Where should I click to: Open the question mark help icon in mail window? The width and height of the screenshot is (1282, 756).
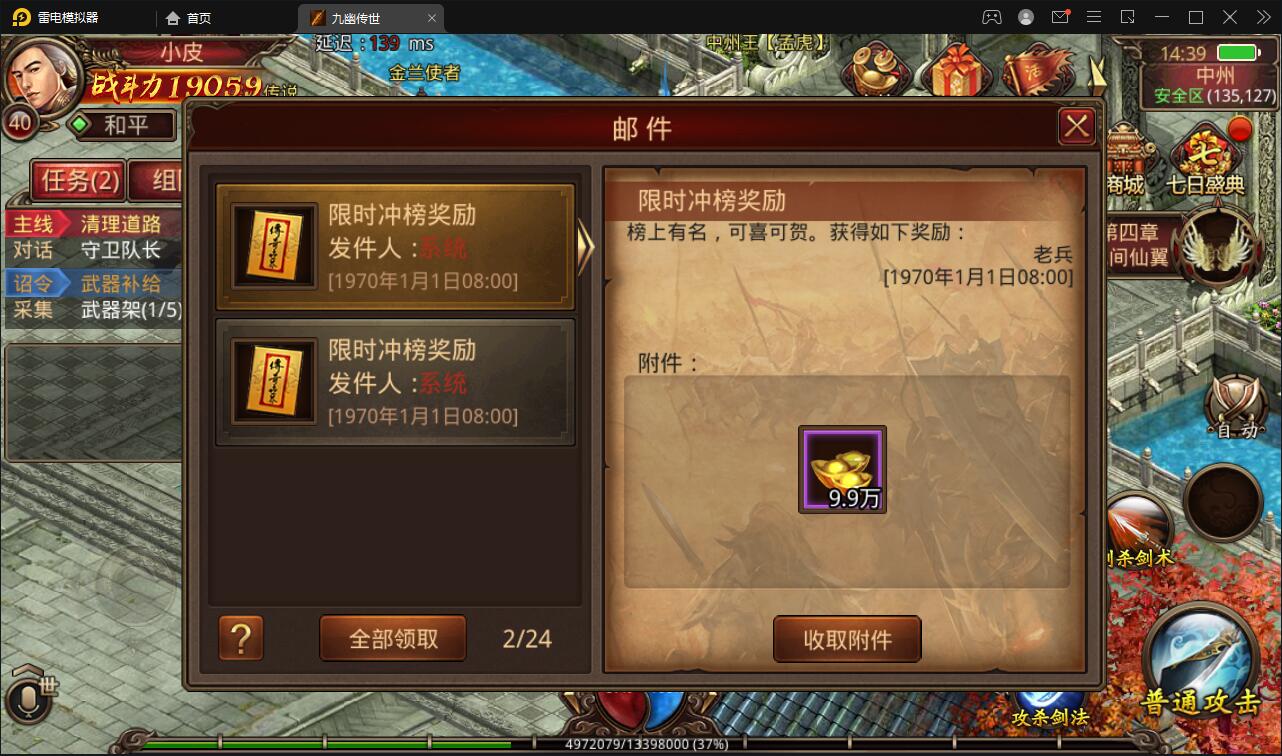click(x=240, y=638)
